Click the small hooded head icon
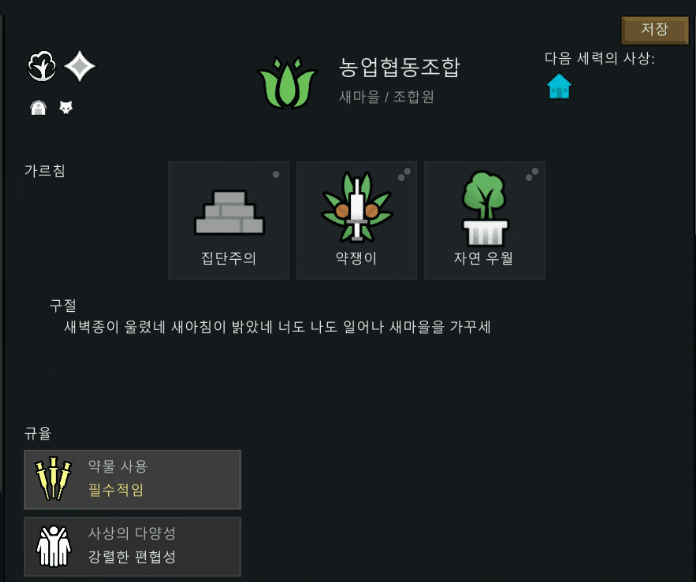Screen dimensions: 696x582 click(39, 107)
